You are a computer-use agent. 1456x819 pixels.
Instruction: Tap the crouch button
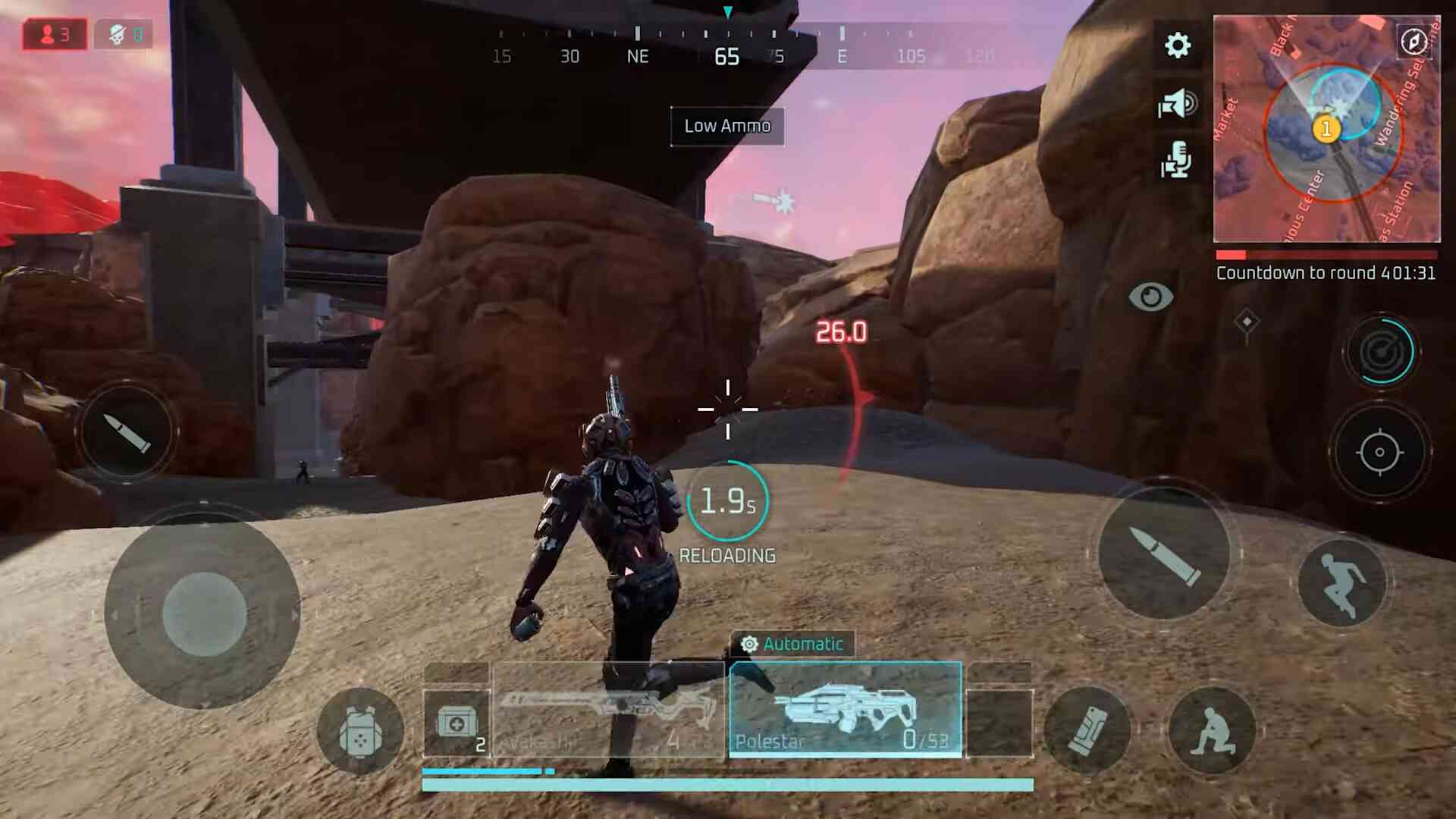coord(1212,730)
